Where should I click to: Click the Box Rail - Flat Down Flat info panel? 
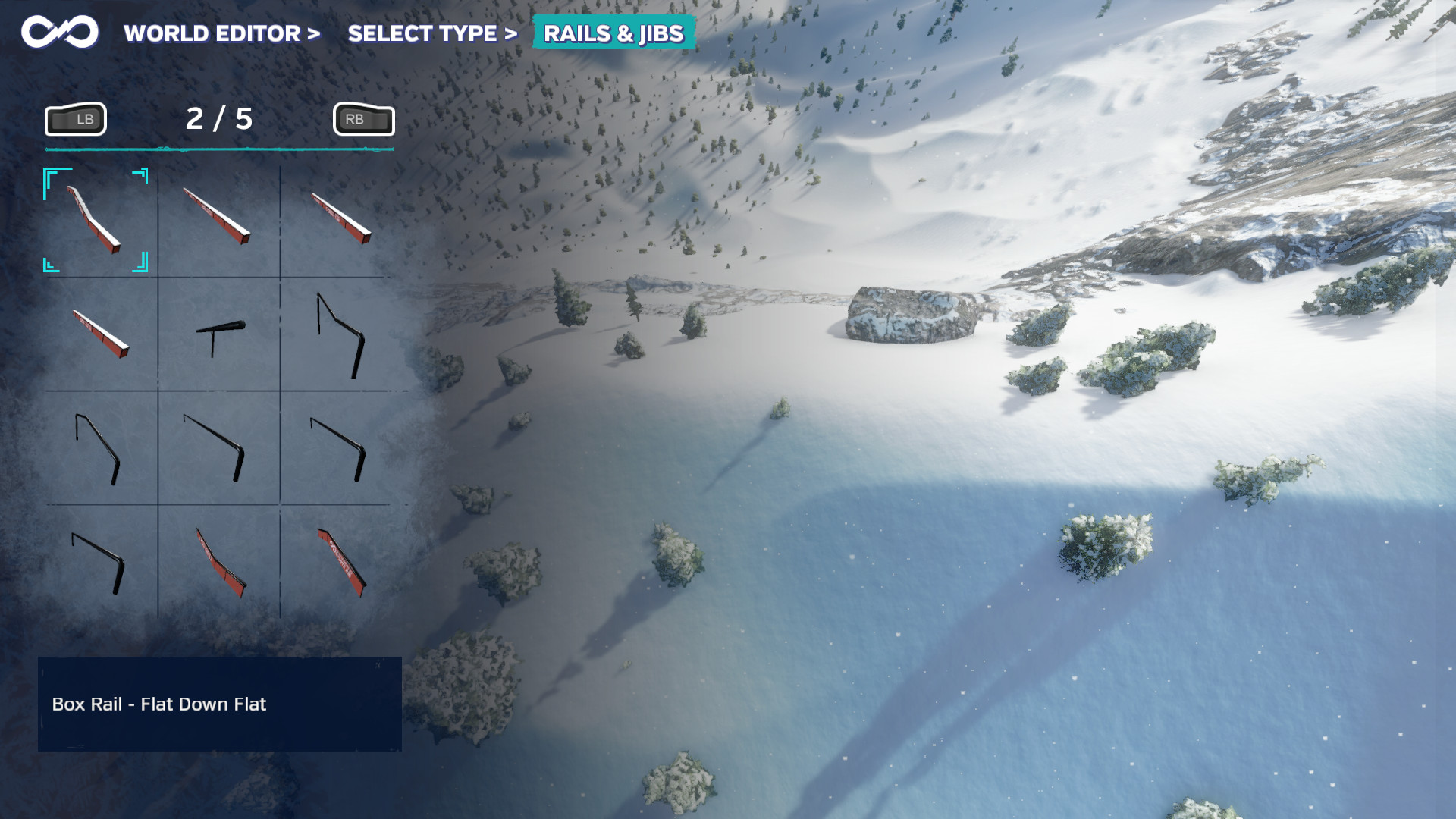219,704
